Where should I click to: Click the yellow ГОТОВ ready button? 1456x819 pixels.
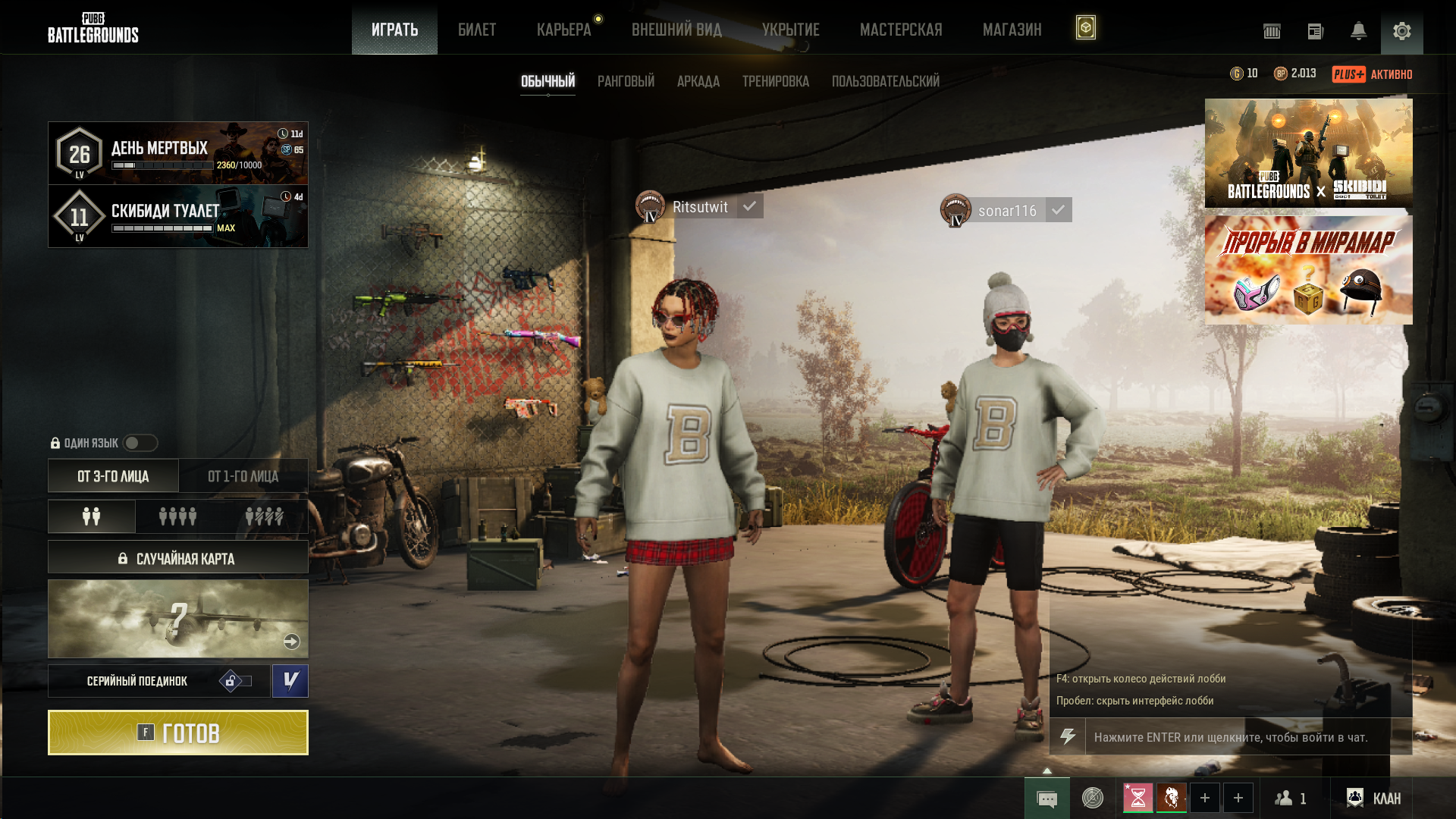pos(177,733)
